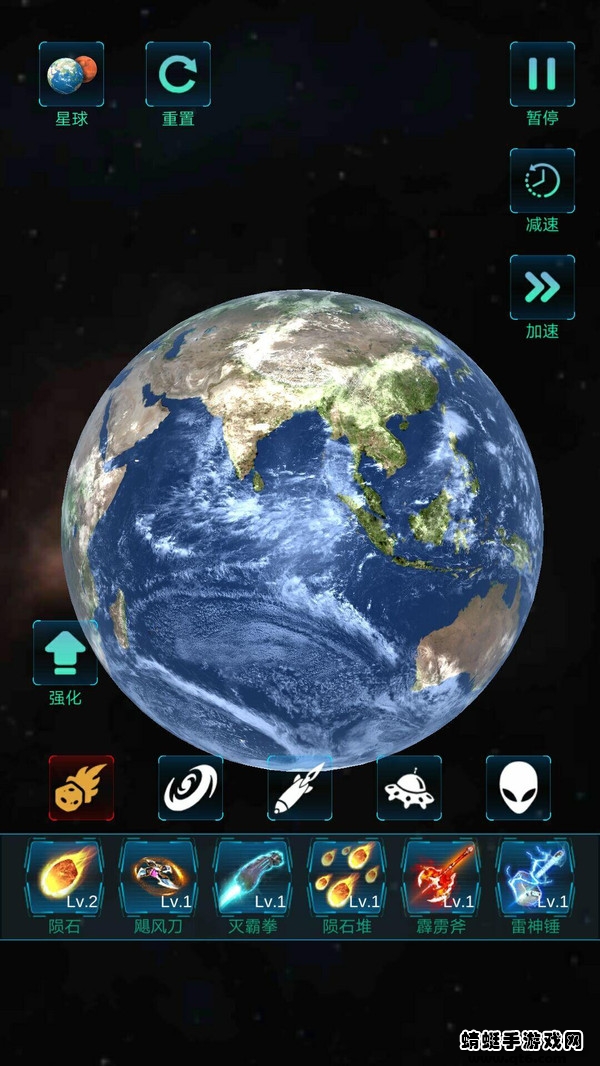
Task: Click the 重置 reset button
Action: pos(178,74)
